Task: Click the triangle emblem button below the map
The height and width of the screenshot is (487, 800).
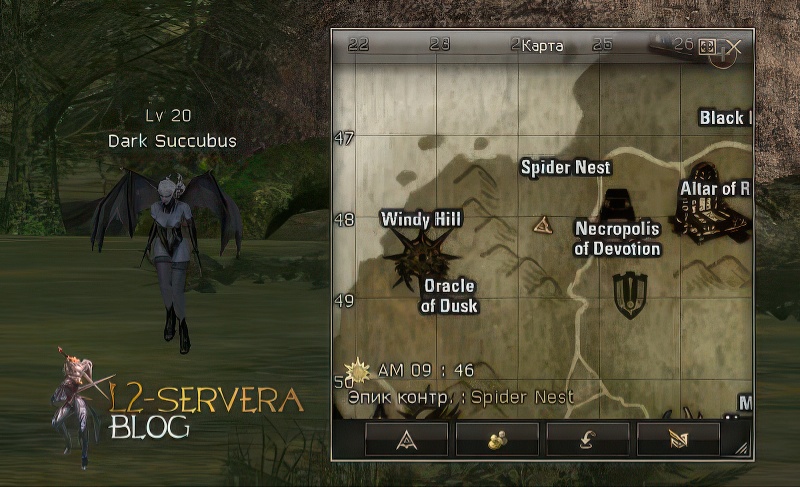Action: [406, 439]
